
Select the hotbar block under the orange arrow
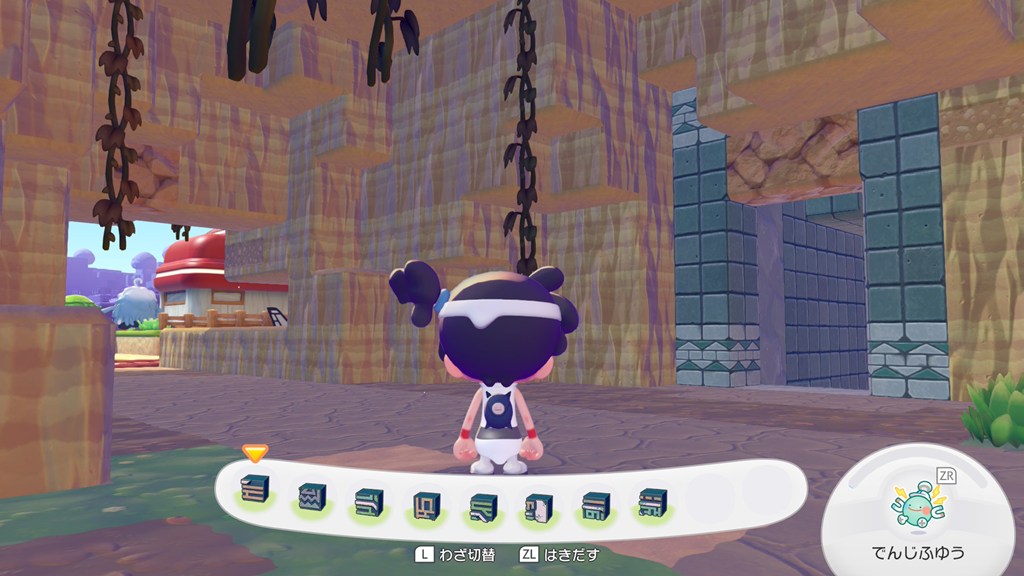pyautogui.click(x=255, y=493)
